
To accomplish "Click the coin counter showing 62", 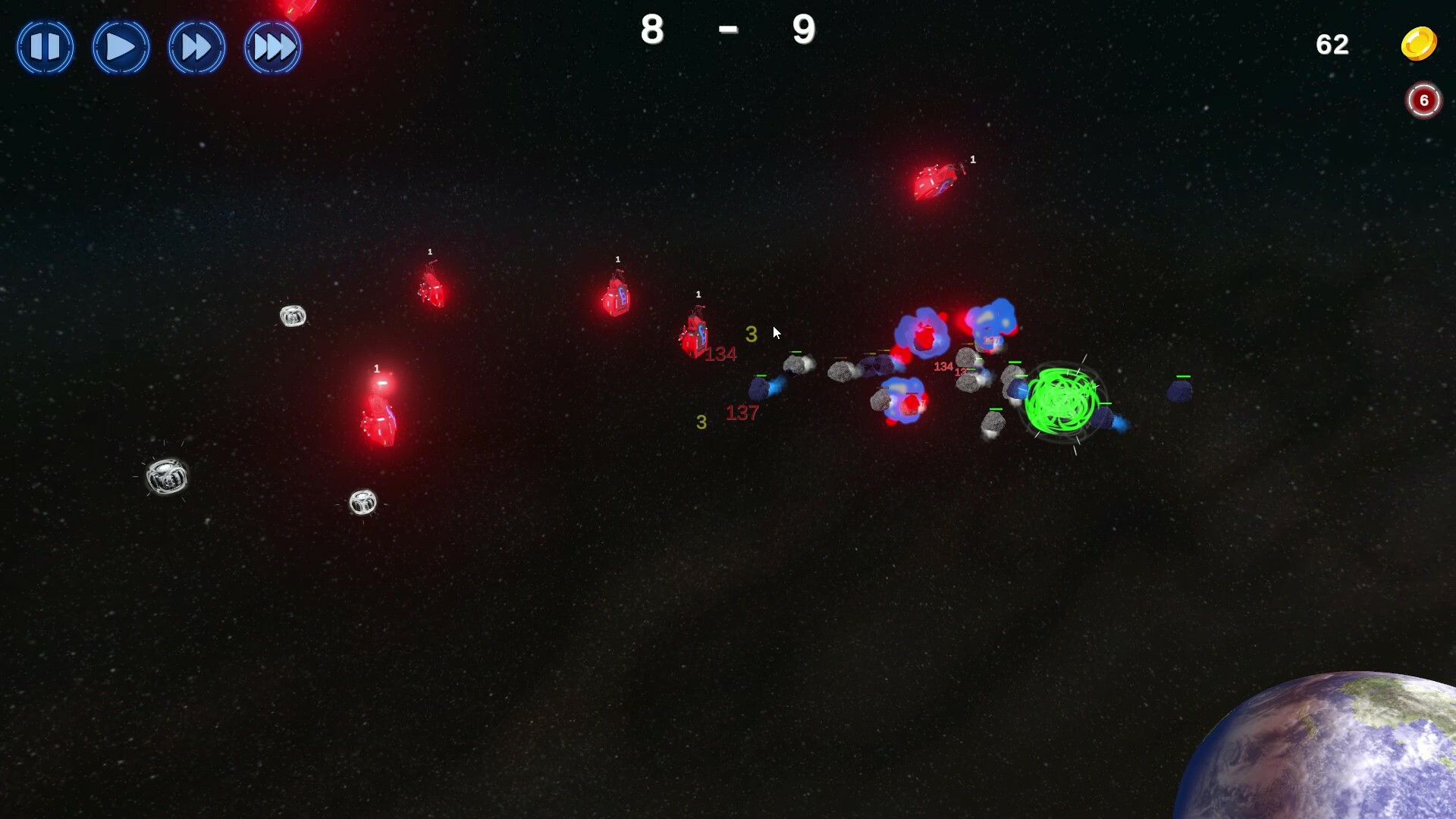I will pyautogui.click(x=1333, y=45).
